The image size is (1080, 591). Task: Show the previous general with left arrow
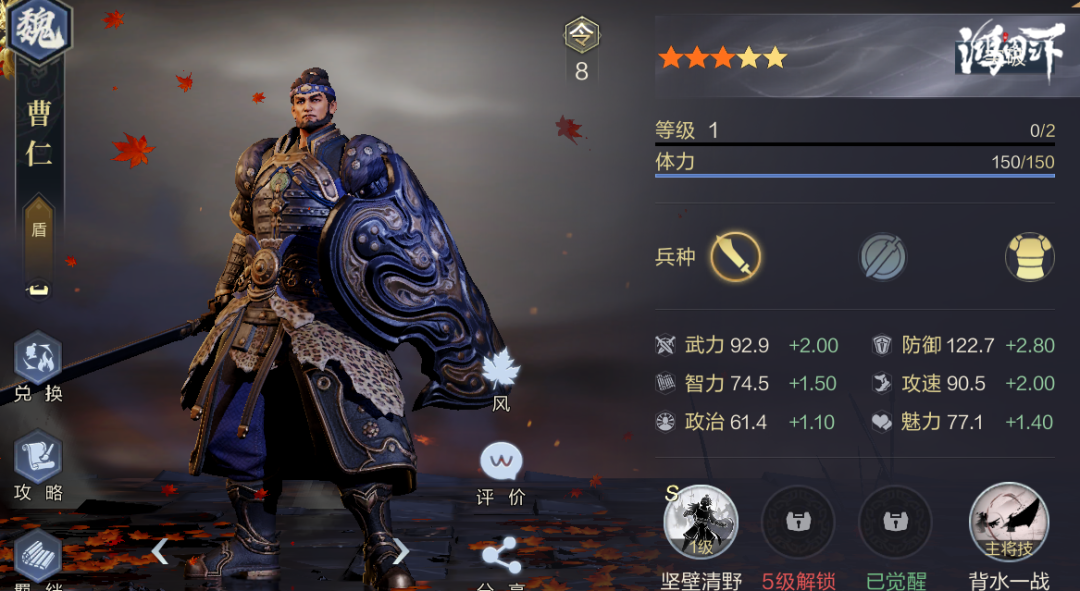tap(159, 550)
